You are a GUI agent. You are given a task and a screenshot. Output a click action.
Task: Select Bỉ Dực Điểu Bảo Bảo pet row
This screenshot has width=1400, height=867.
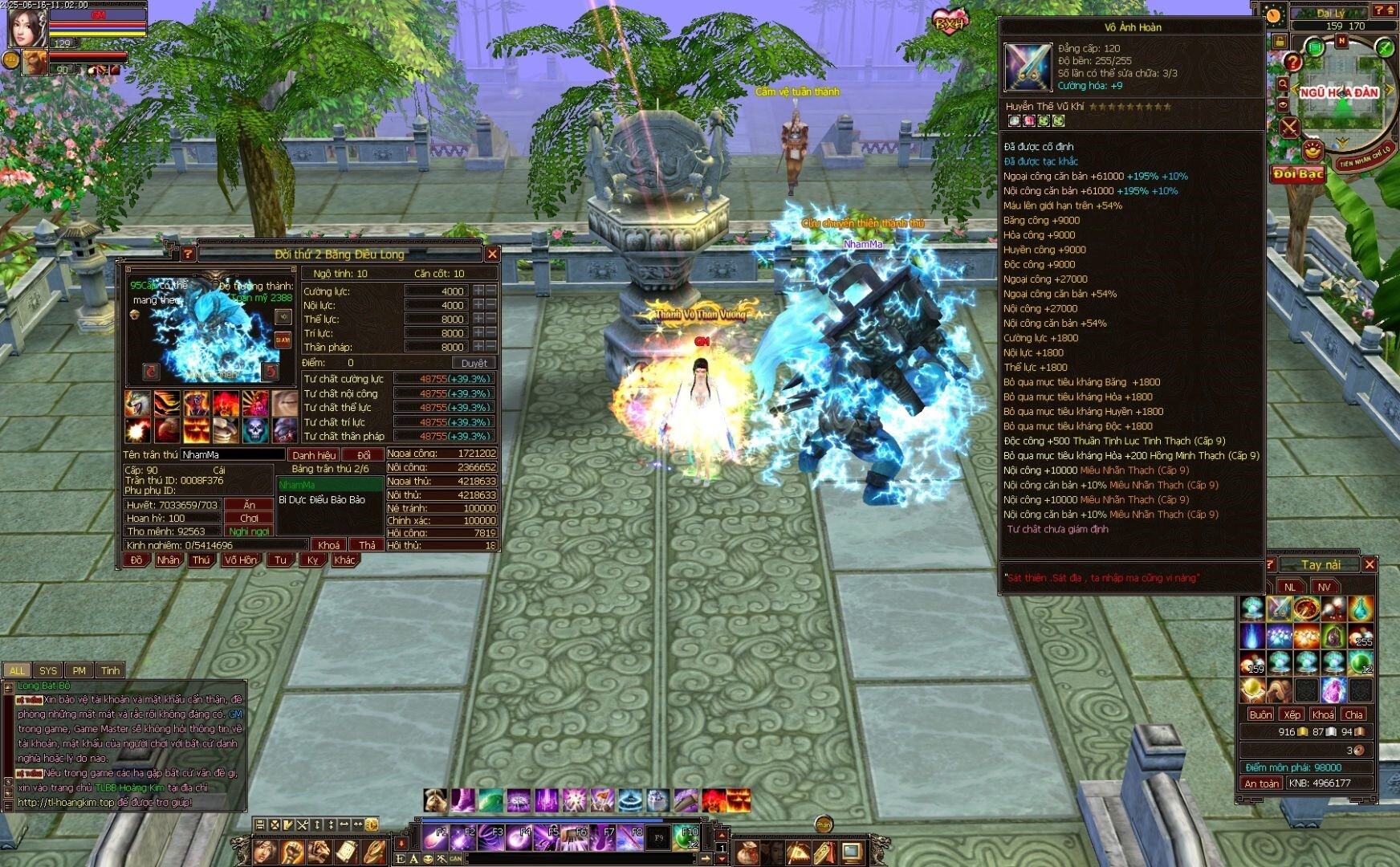click(x=322, y=499)
